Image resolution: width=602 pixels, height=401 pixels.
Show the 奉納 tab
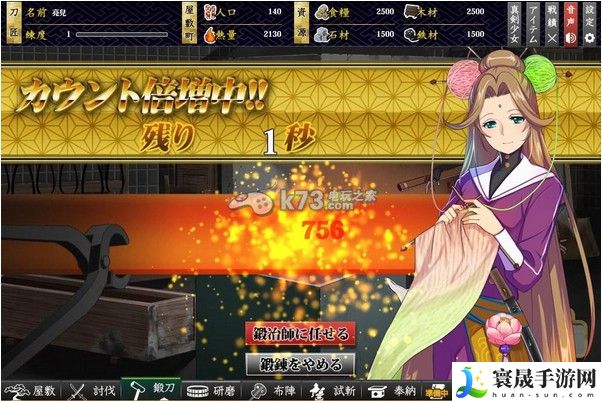coord(392,391)
